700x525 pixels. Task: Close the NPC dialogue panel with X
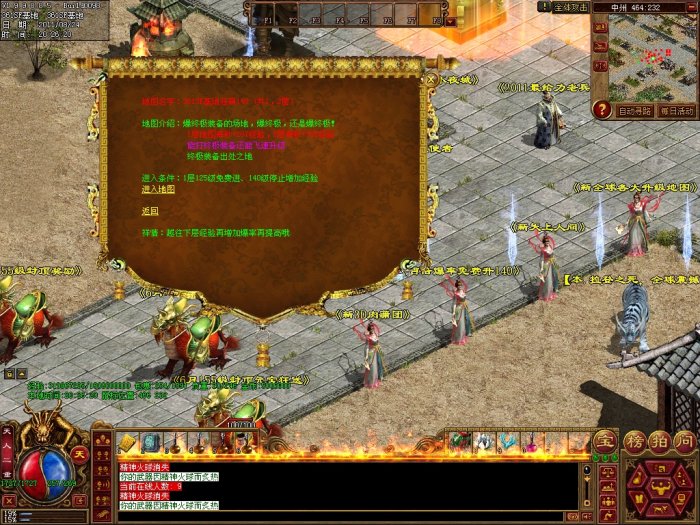pos(431,77)
